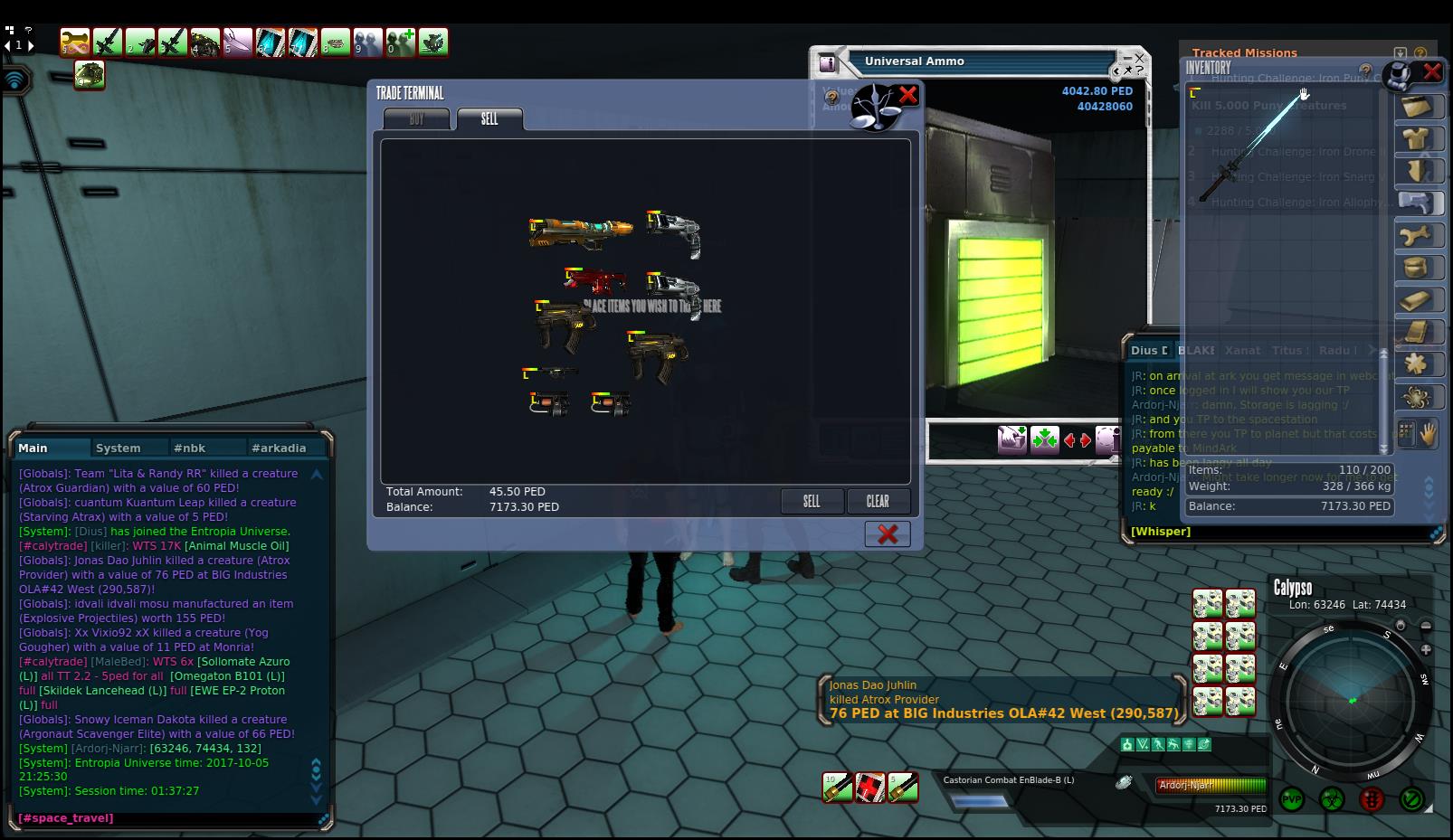Screen dimensions: 1453x840
Task: Click the radar minimap
Action: [1352, 699]
